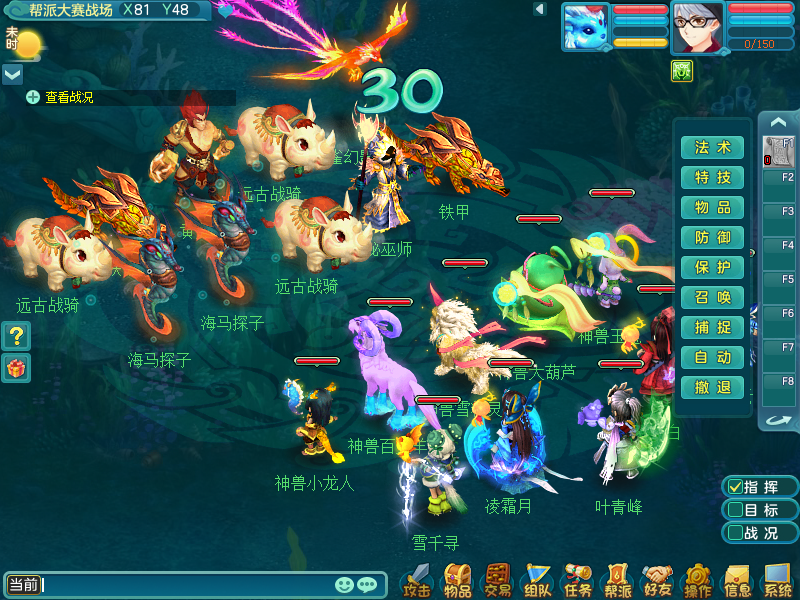Open the 系统 system menu

(x=777, y=579)
